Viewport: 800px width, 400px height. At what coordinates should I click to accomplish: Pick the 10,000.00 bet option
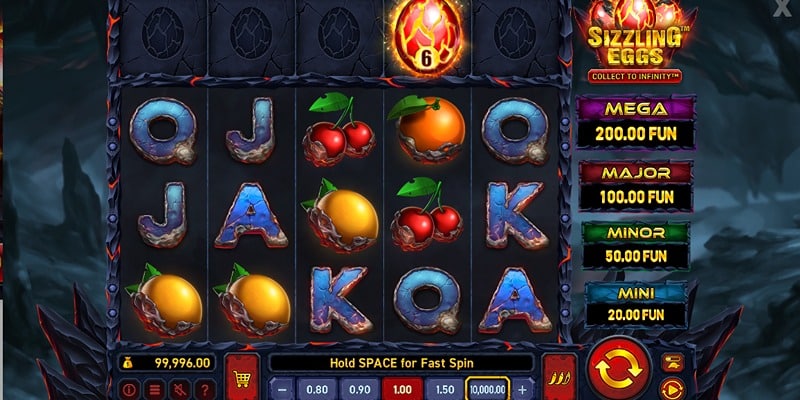point(488,389)
